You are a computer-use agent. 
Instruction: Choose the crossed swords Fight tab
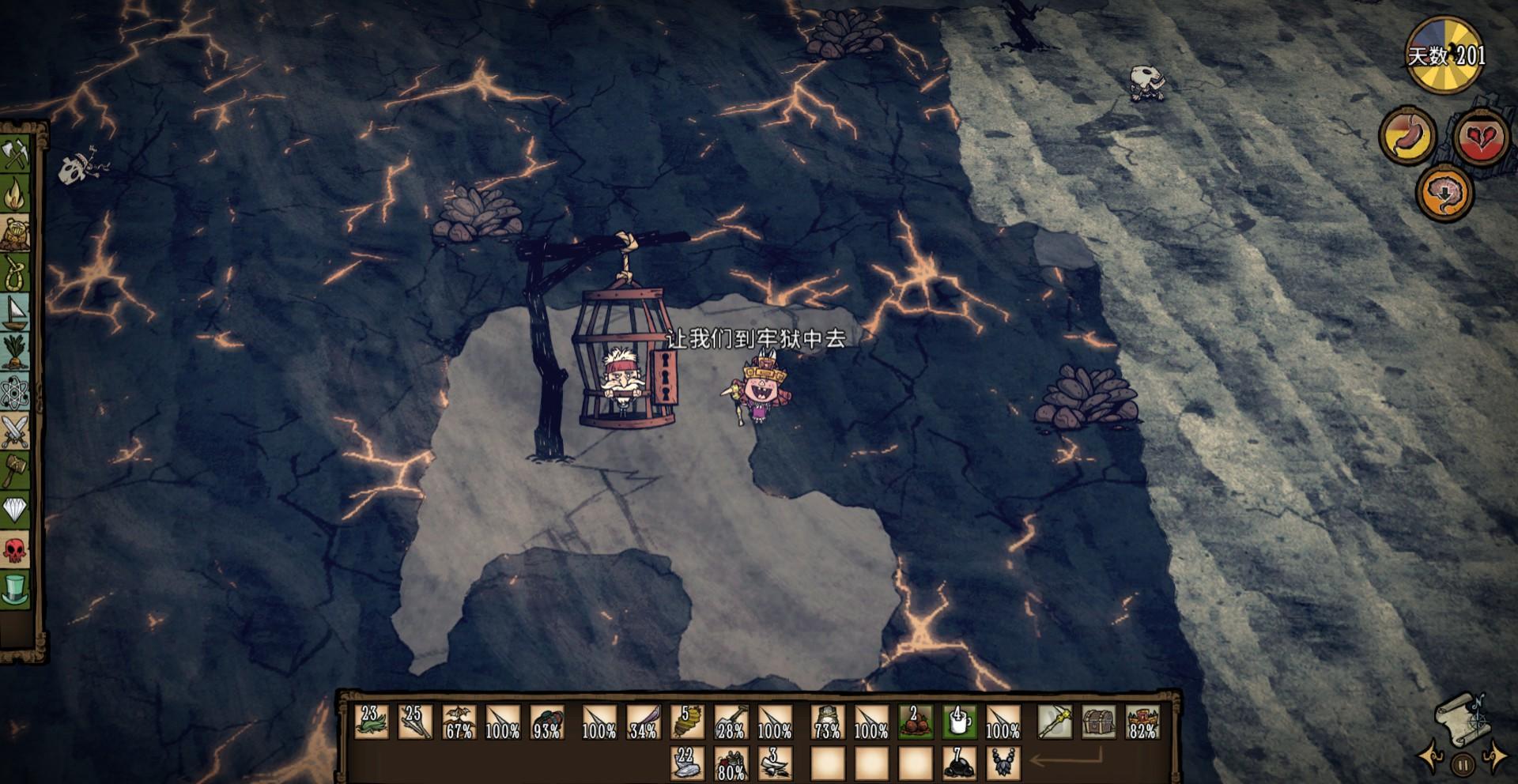[x=15, y=432]
